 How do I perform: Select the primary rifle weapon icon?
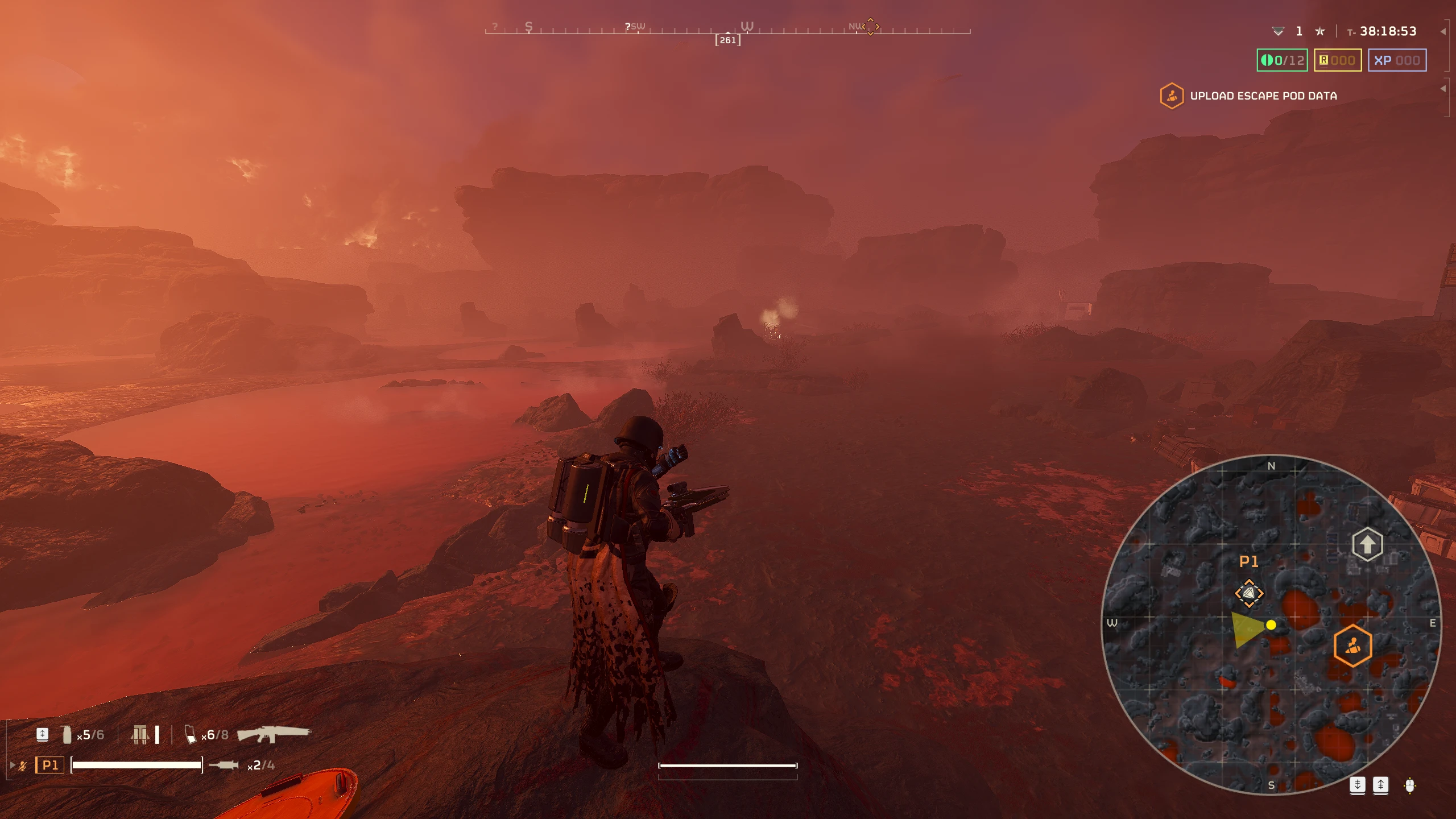tap(274, 734)
